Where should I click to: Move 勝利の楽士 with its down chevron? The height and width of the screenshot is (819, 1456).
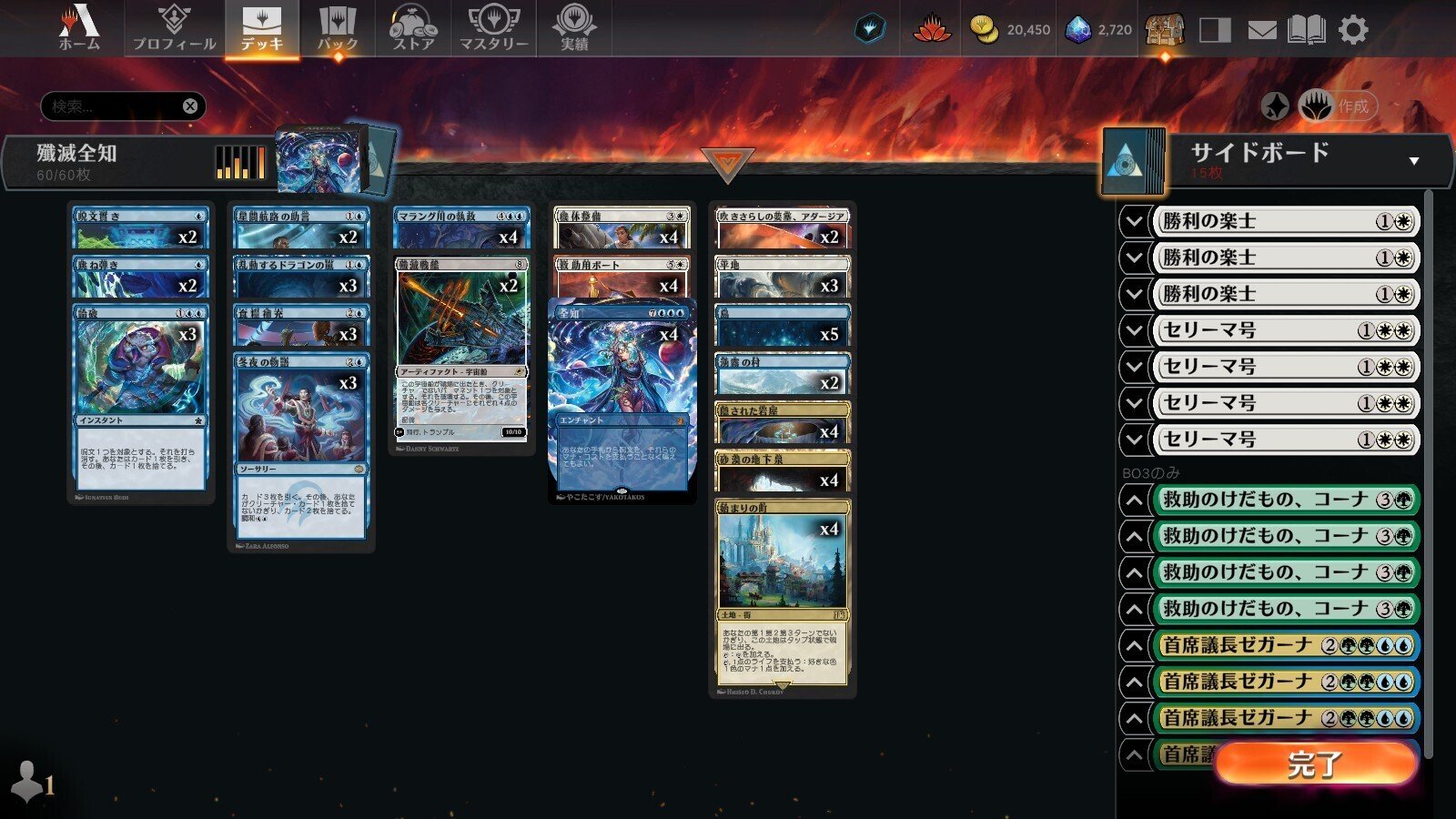point(1135,221)
